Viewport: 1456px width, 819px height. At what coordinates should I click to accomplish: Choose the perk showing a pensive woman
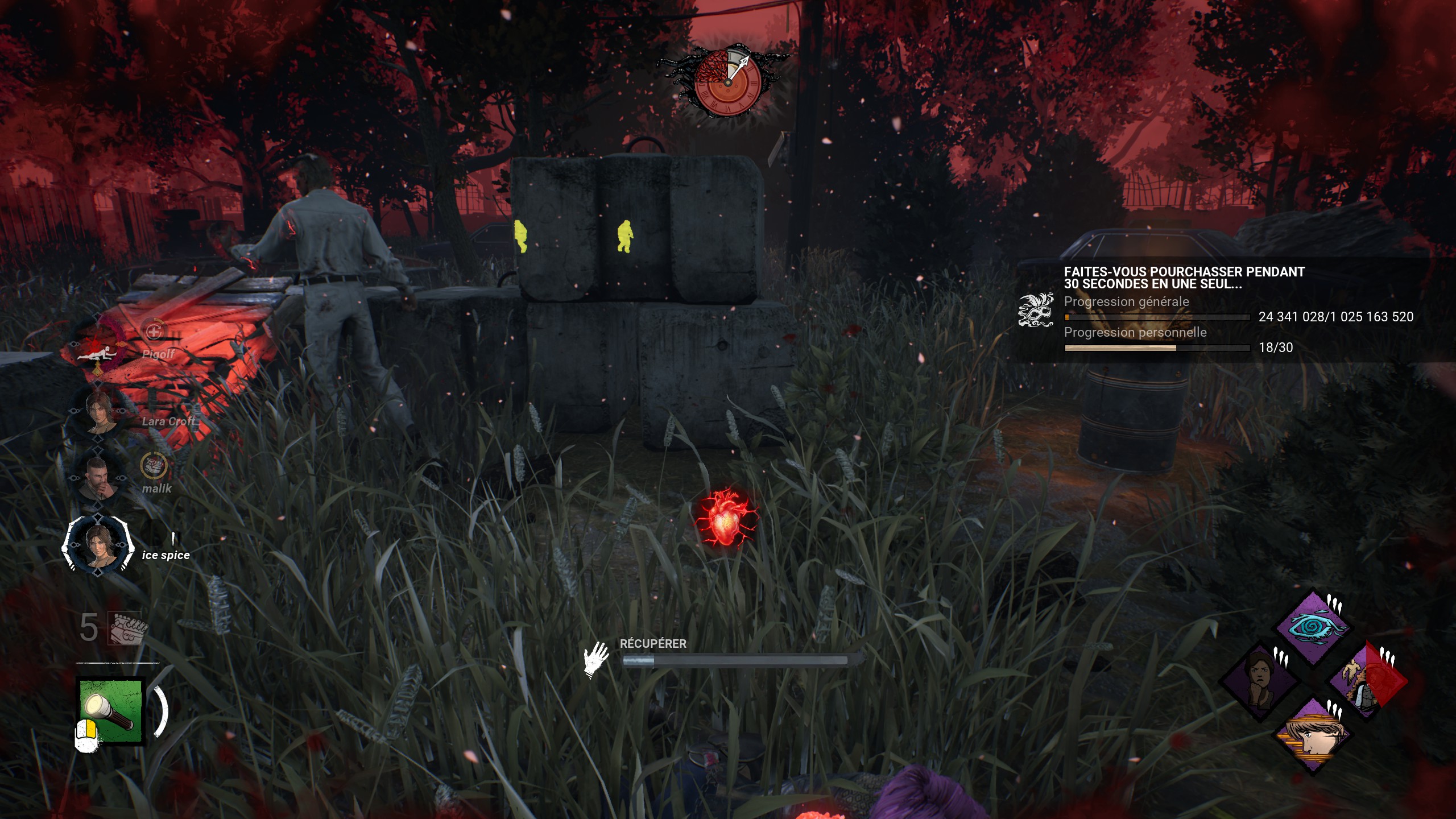1260,680
